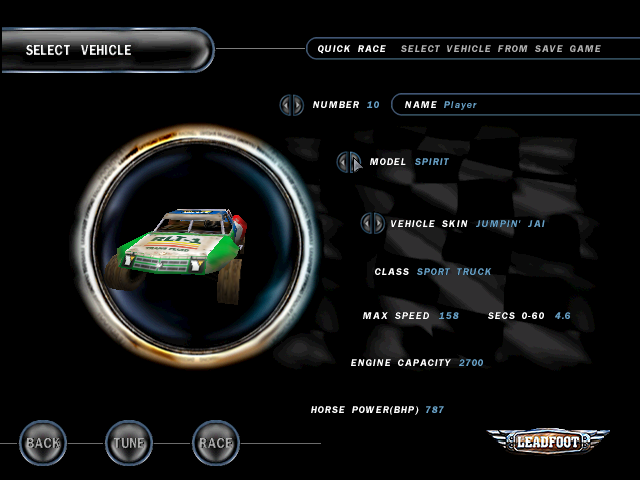Cycle the vehicle MODEL arrow selector

point(349,161)
